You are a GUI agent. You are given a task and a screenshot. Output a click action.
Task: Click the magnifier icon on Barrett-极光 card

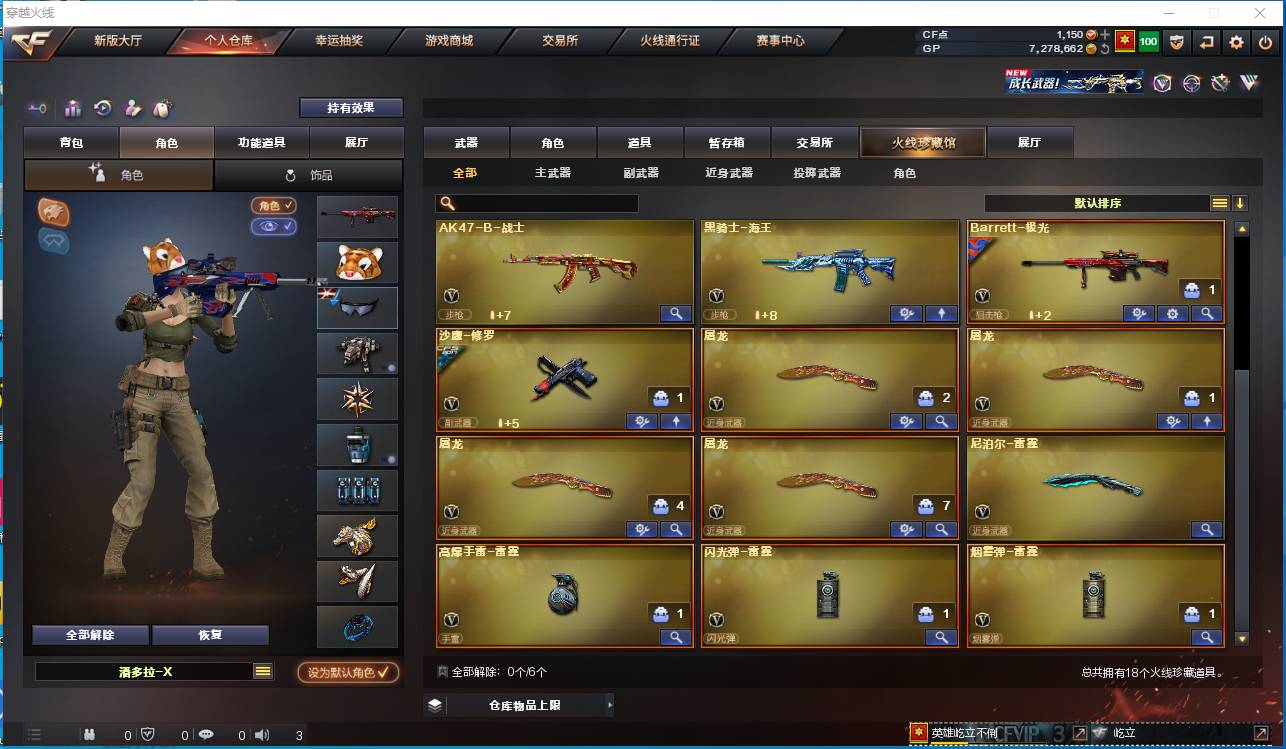click(x=1207, y=313)
